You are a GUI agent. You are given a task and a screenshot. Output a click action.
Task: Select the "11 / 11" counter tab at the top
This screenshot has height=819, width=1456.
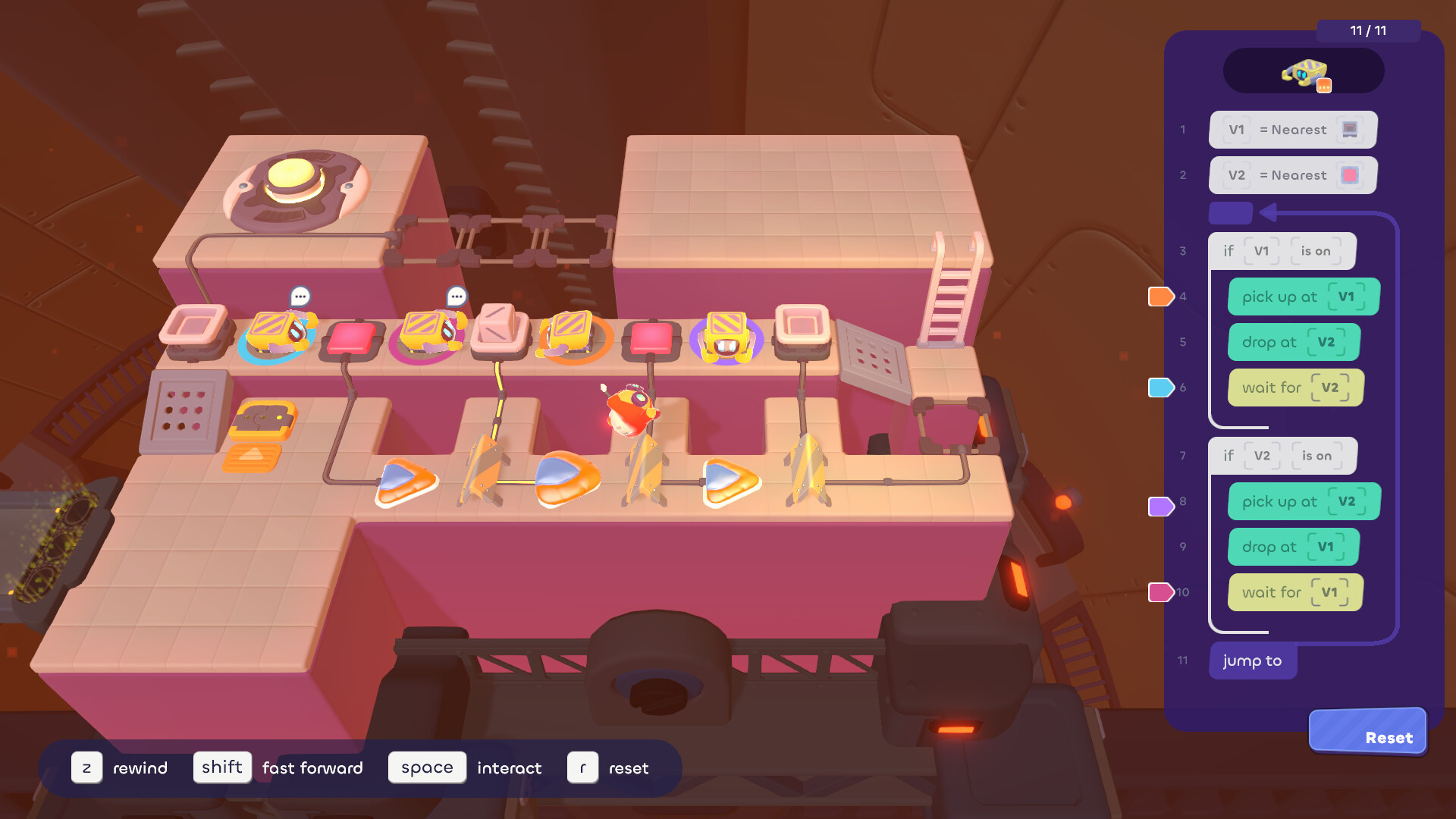[1367, 32]
